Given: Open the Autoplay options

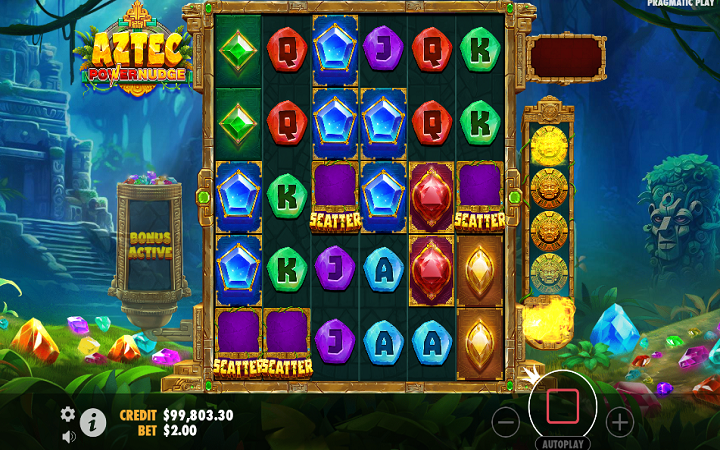Looking at the screenshot, I should point(563,443).
